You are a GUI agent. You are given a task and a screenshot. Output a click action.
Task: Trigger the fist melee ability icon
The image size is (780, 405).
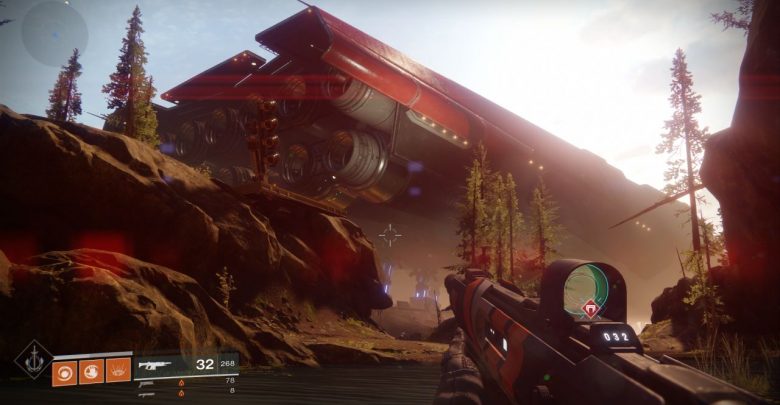coord(92,372)
